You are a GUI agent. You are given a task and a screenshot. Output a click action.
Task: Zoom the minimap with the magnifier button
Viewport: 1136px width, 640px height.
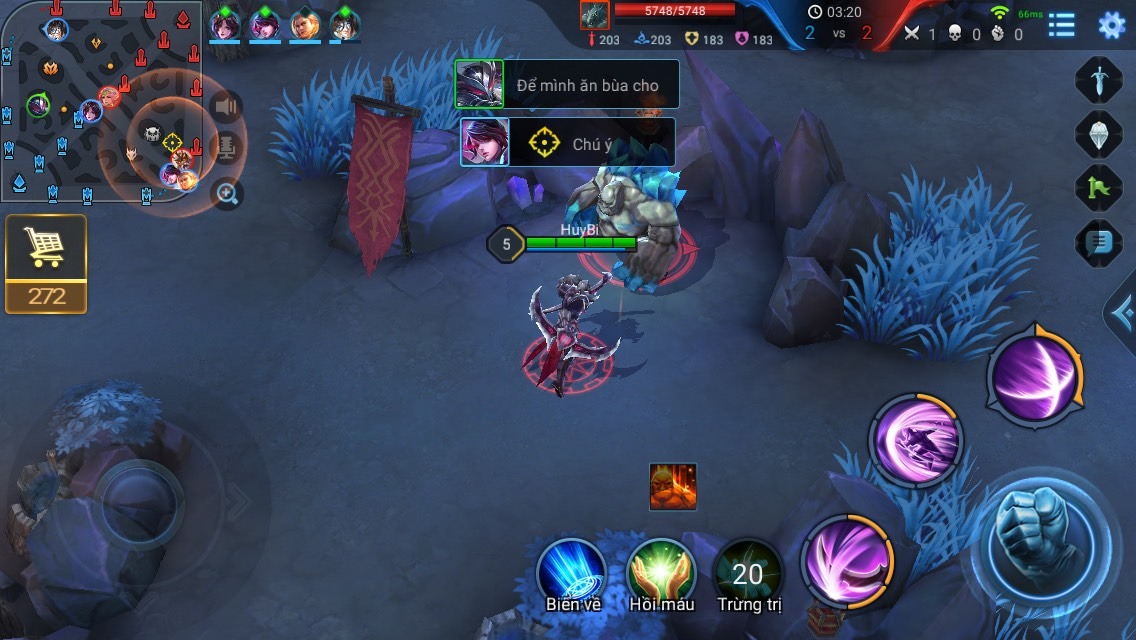pos(228,194)
